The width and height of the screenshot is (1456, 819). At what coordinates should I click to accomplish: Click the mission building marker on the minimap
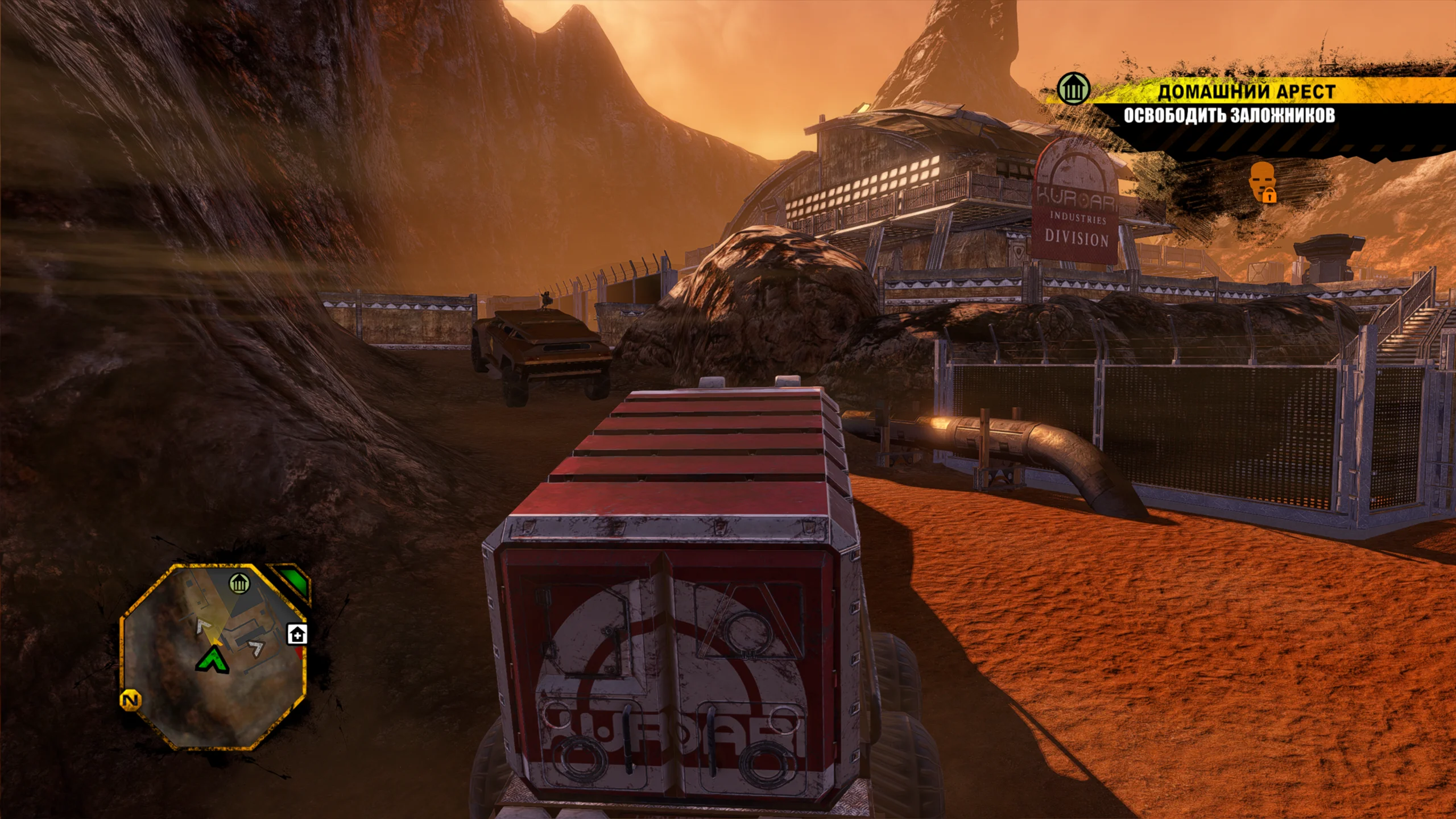[x=239, y=584]
